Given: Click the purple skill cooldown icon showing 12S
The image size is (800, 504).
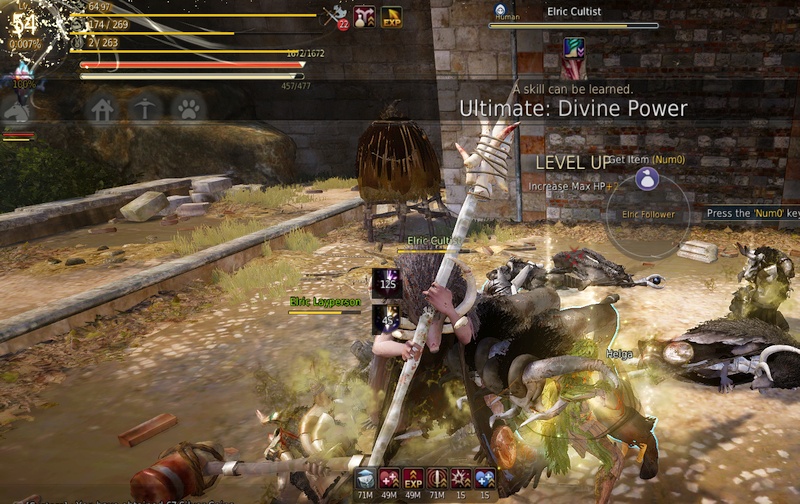Looking at the screenshot, I should pos(387,283).
